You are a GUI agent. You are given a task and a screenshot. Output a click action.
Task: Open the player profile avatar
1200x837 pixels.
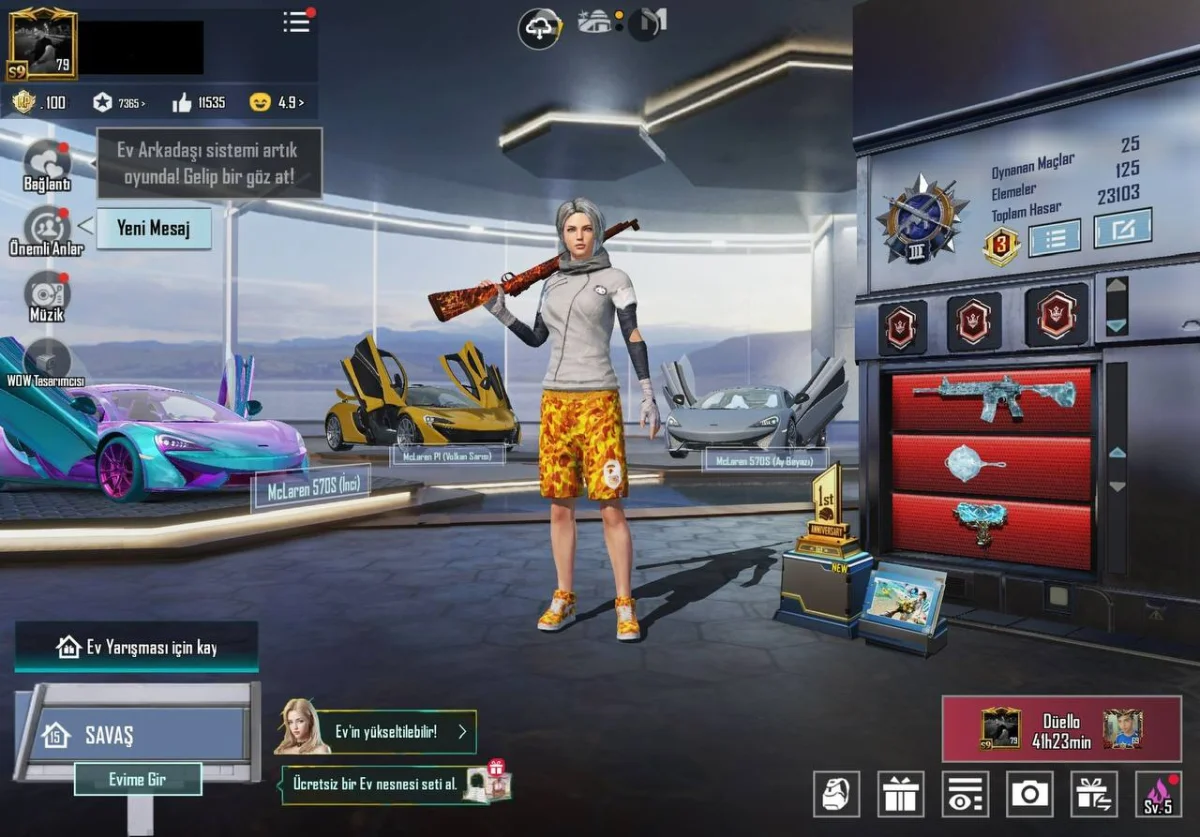pyautogui.click(x=42, y=43)
